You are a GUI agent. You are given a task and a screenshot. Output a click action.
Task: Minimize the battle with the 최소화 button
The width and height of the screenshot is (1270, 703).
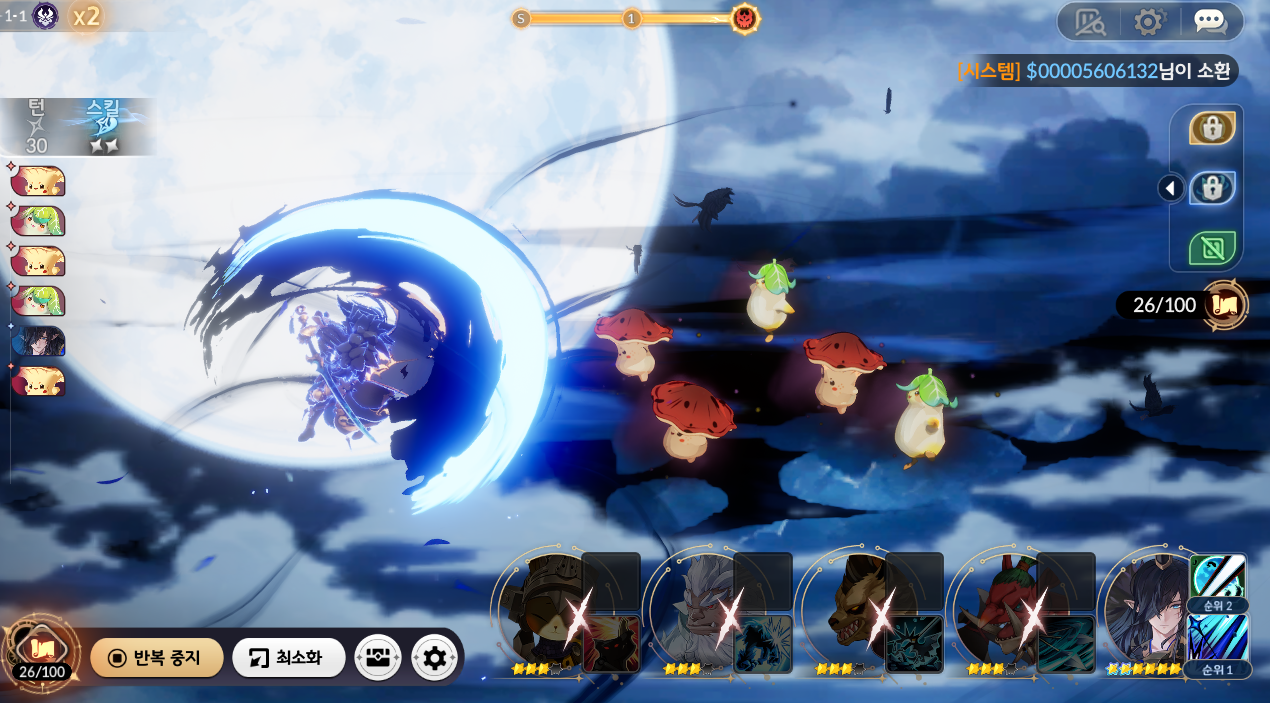pyautogui.click(x=288, y=658)
